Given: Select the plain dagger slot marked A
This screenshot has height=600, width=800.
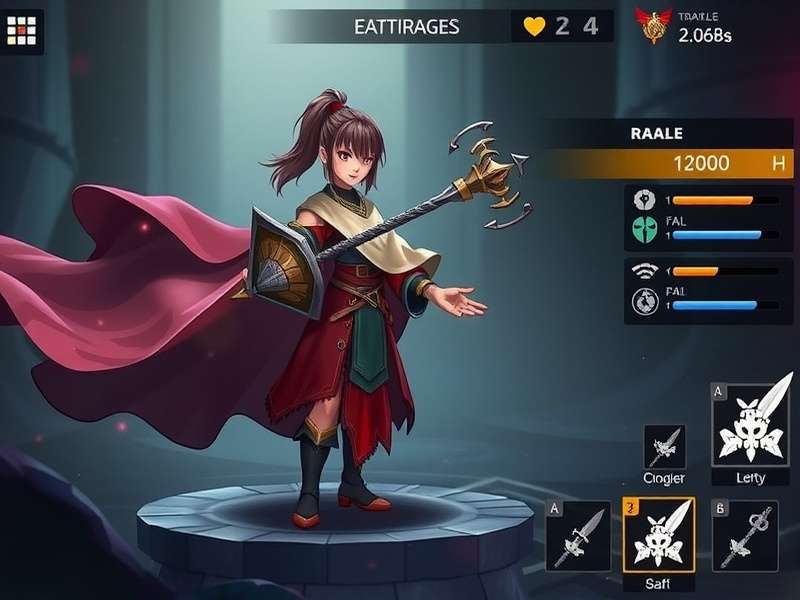Looking at the screenshot, I should point(578,533).
